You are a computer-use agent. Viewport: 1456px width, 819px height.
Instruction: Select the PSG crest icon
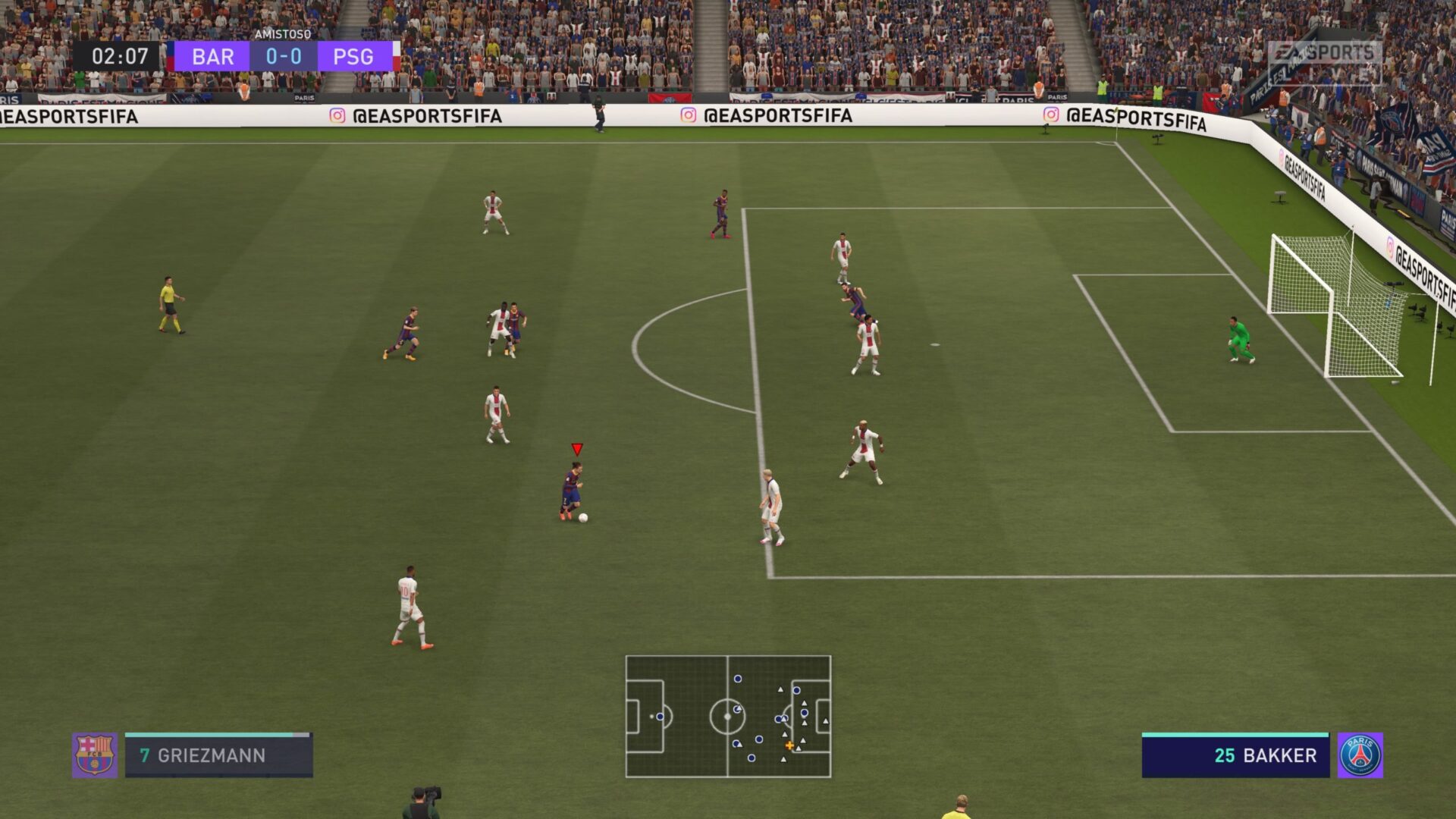tap(1360, 755)
